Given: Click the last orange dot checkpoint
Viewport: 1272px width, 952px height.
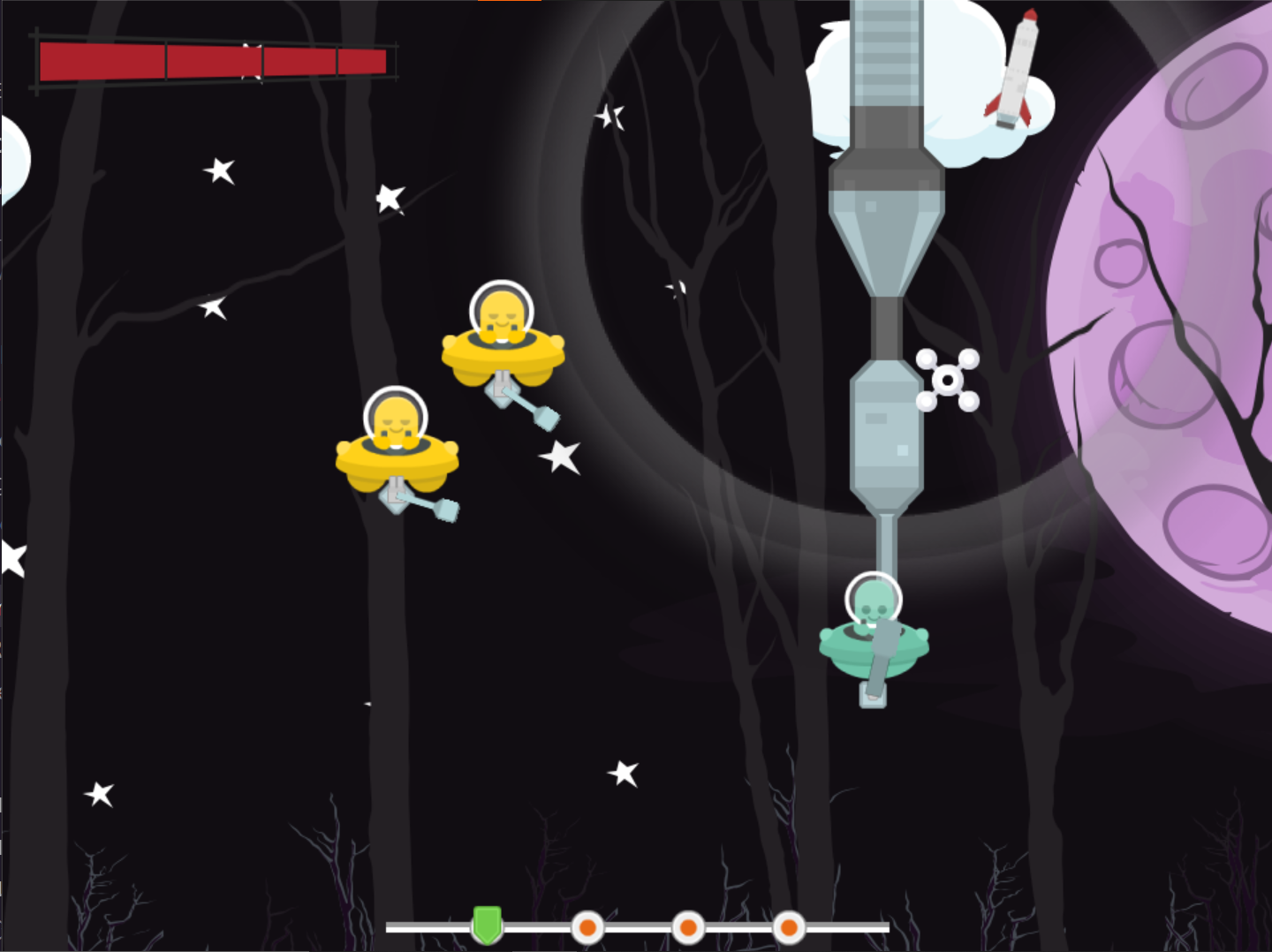Looking at the screenshot, I should click(788, 928).
